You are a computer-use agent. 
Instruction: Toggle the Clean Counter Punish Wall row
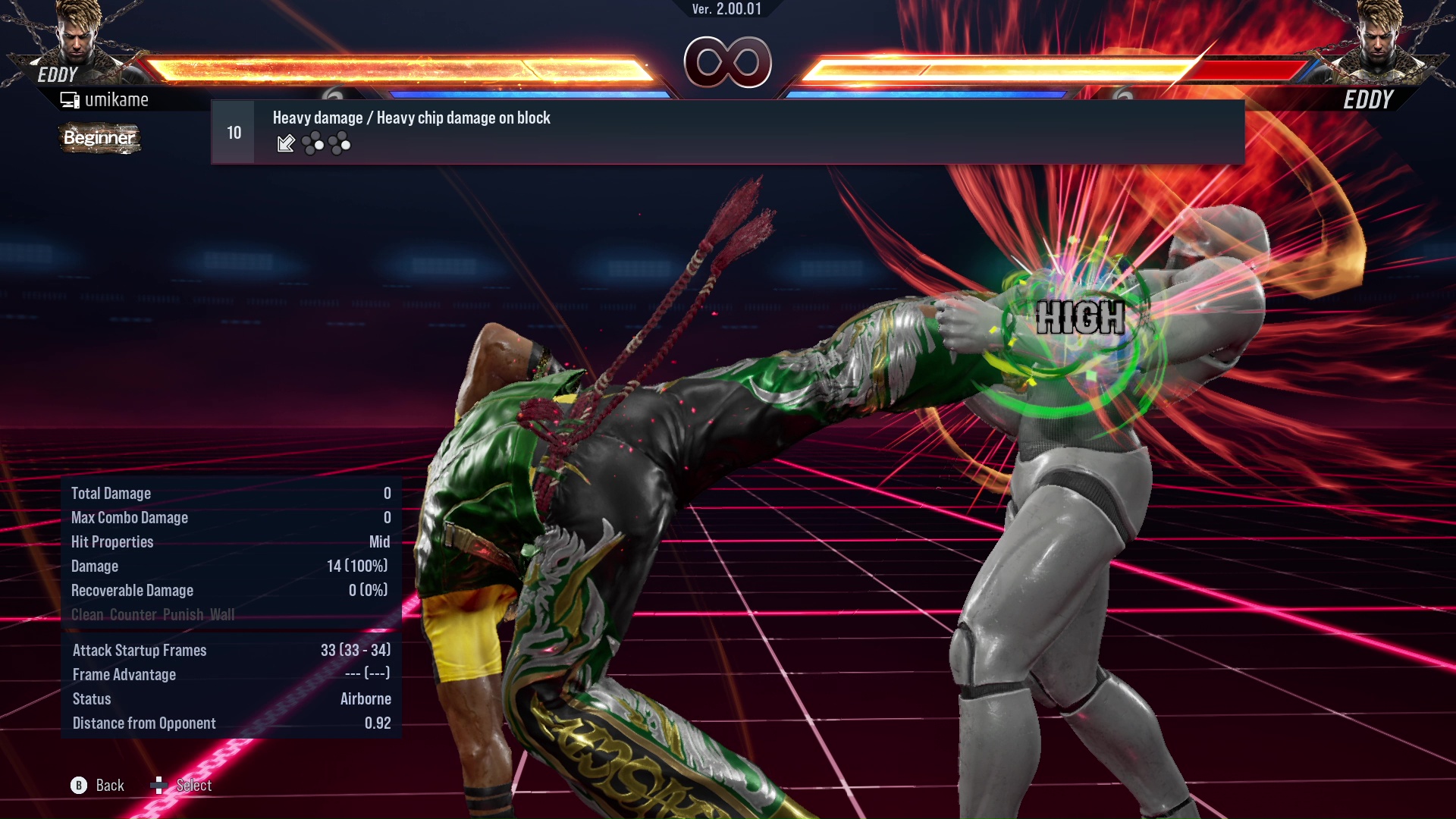point(153,615)
